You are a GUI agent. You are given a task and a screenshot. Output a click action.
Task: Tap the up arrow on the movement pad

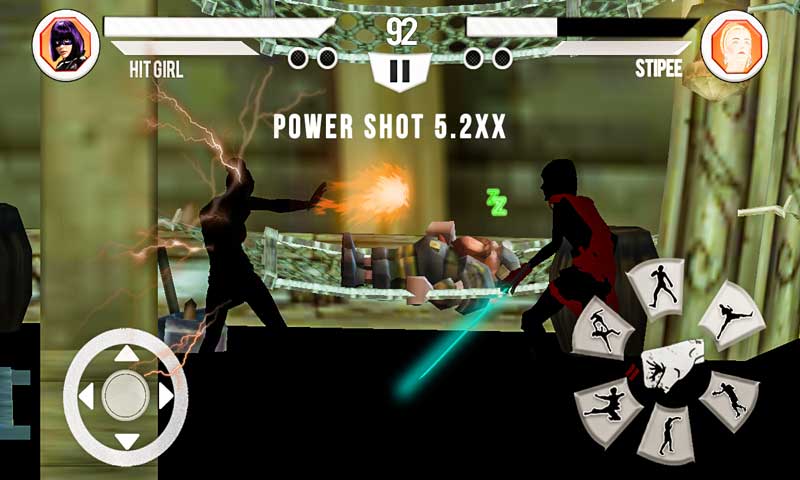coord(125,352)
